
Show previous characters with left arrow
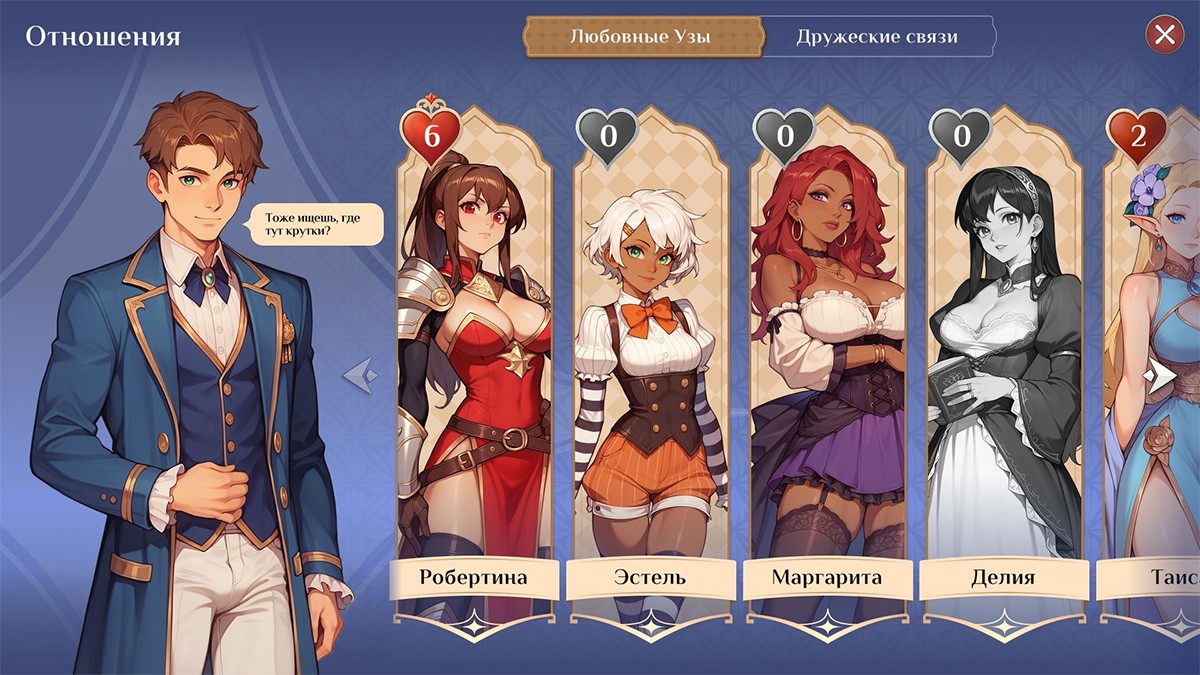(360, 376)
